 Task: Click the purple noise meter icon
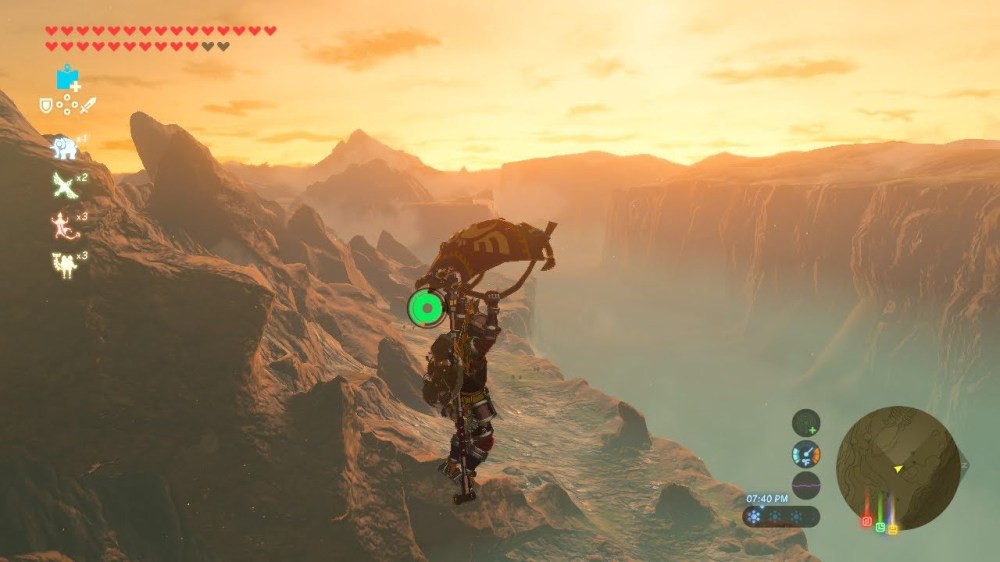coord(806,485)
